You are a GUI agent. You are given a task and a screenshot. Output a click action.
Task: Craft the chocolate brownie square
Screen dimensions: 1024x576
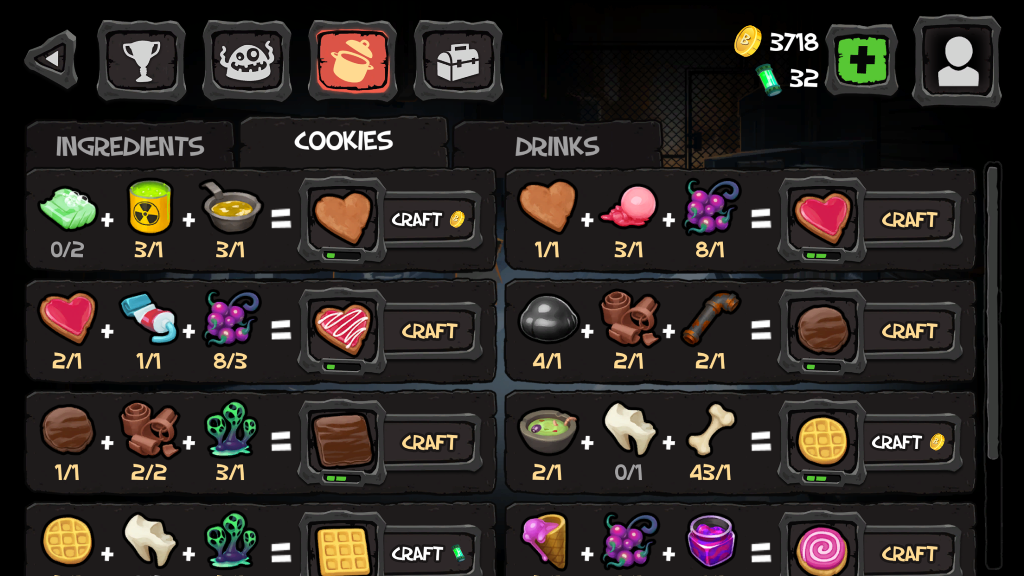pyautogui.click(x=429, y=442)
